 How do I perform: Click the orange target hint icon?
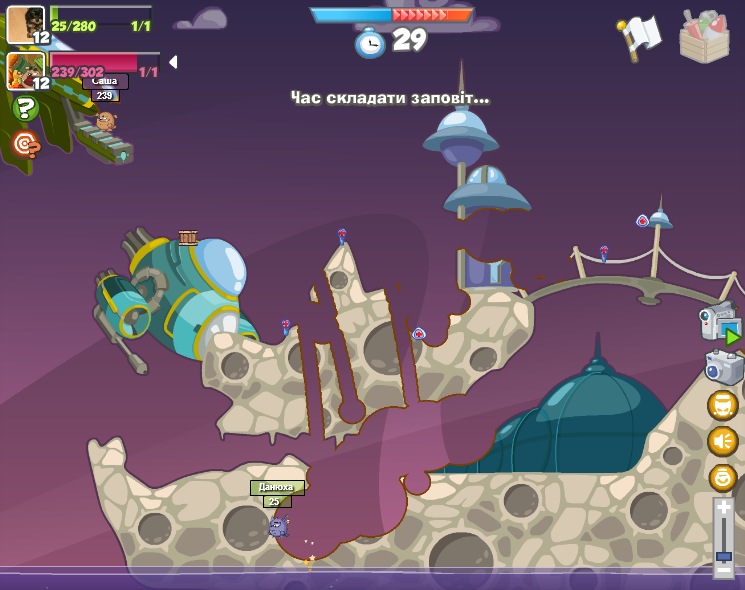[26, 144]
